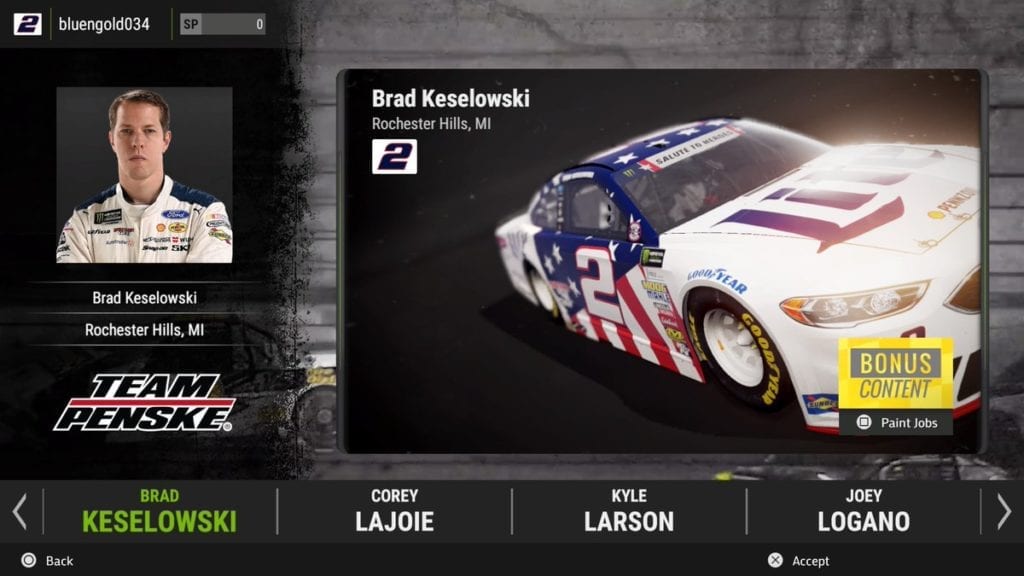Show next drivers with the right arrow
Viewport: 1024px width, 576px height.
point(1004,511)
